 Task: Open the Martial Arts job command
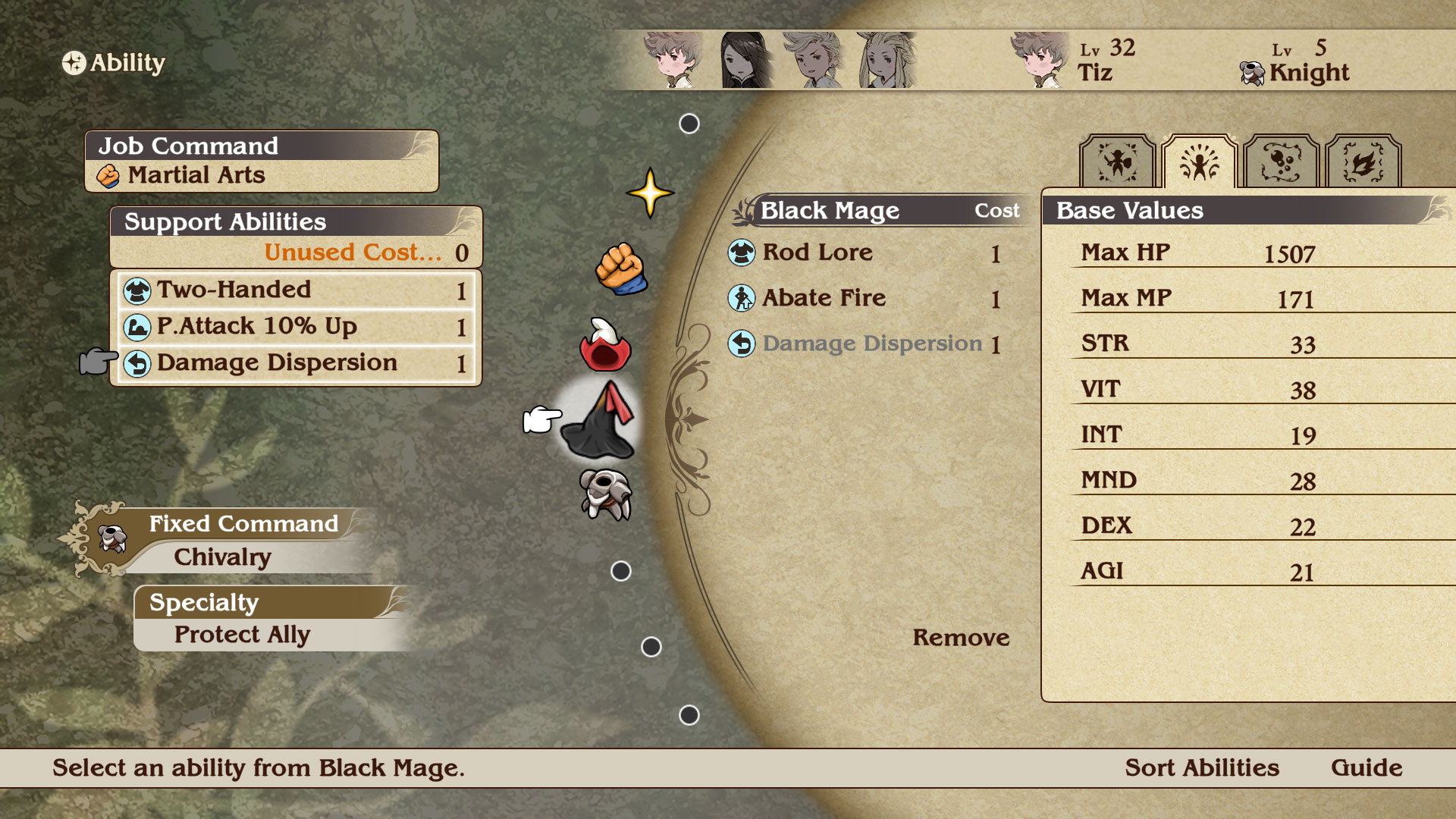196,175
